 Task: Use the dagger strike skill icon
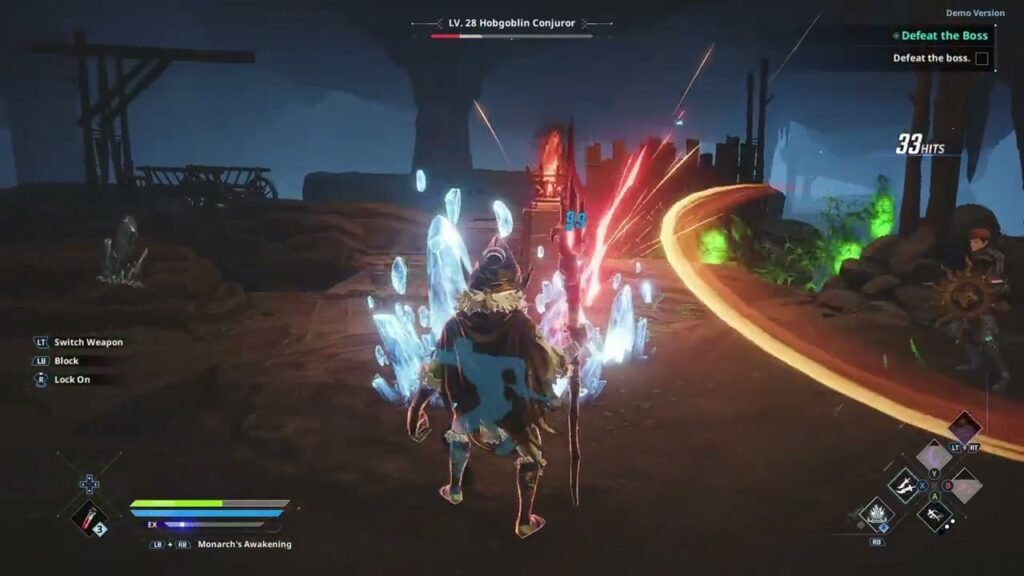coord(933,516)
